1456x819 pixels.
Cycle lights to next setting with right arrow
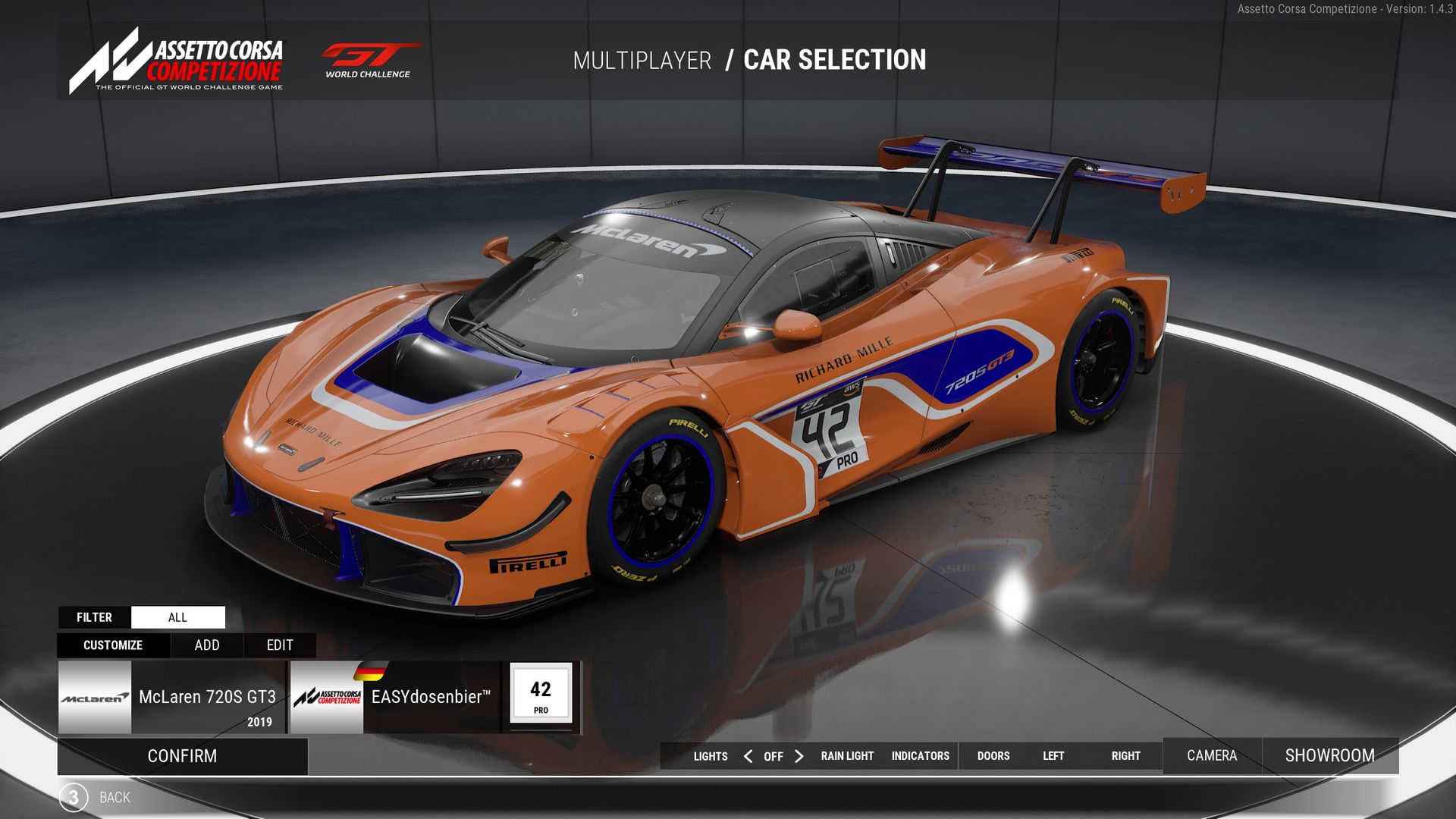tap(799, 756)
